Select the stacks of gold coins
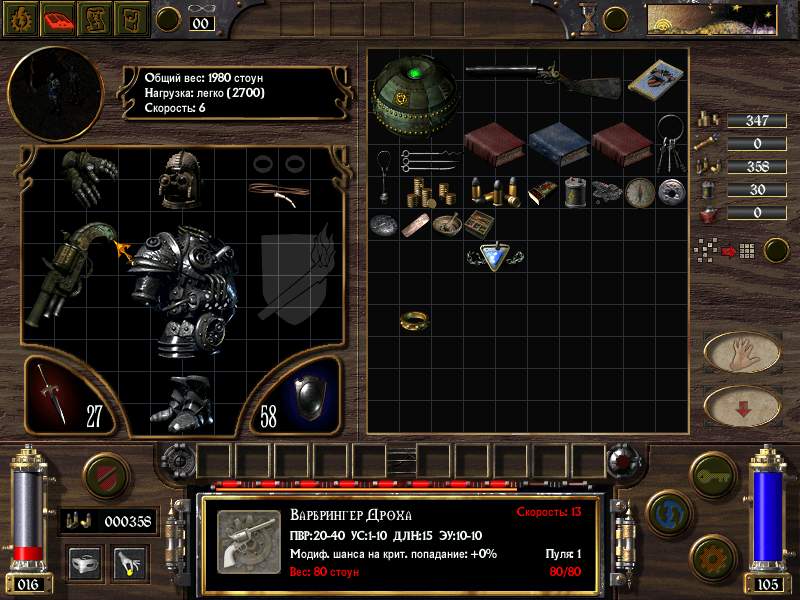This screenshot has width=800, height=600. point(427,190)
